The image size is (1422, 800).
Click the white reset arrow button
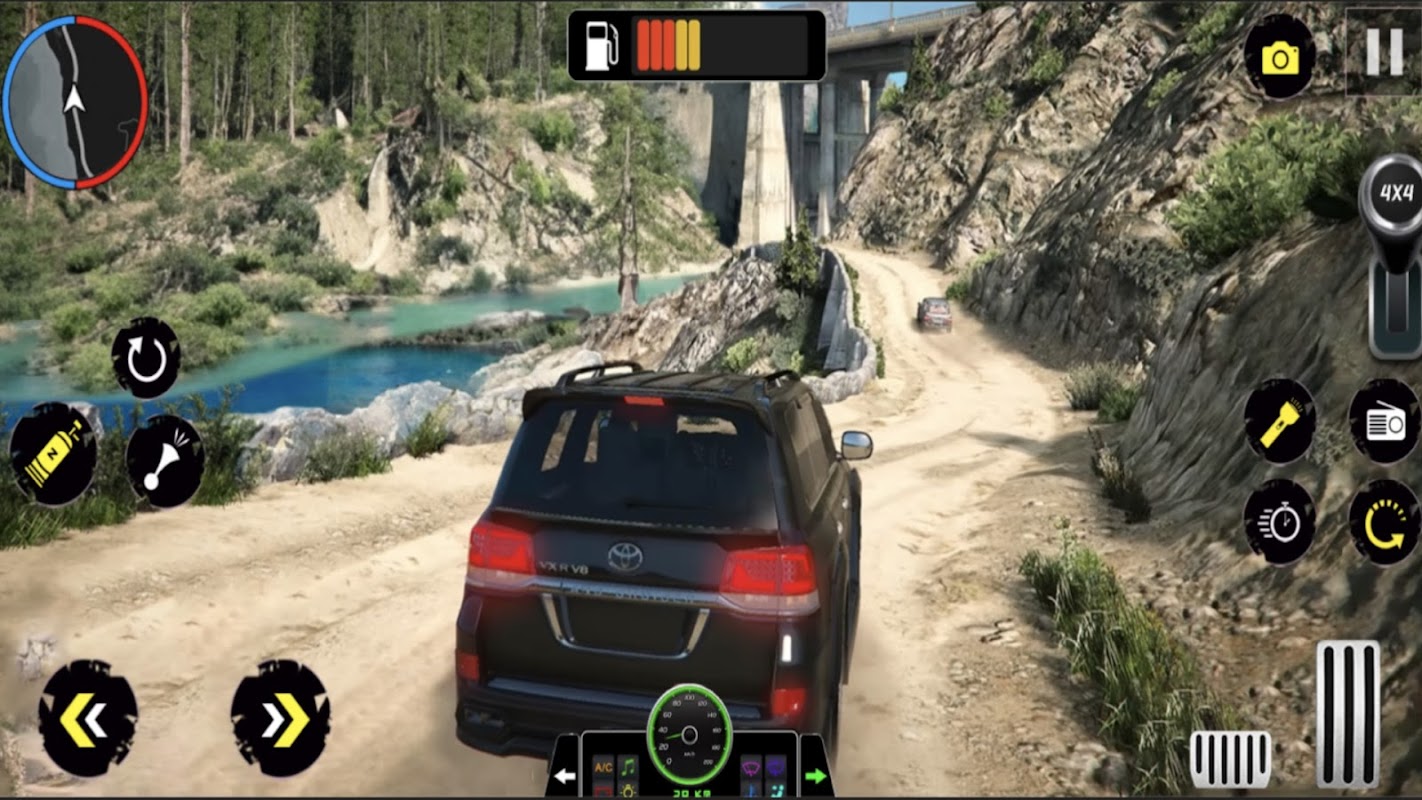tap(146, 357)
